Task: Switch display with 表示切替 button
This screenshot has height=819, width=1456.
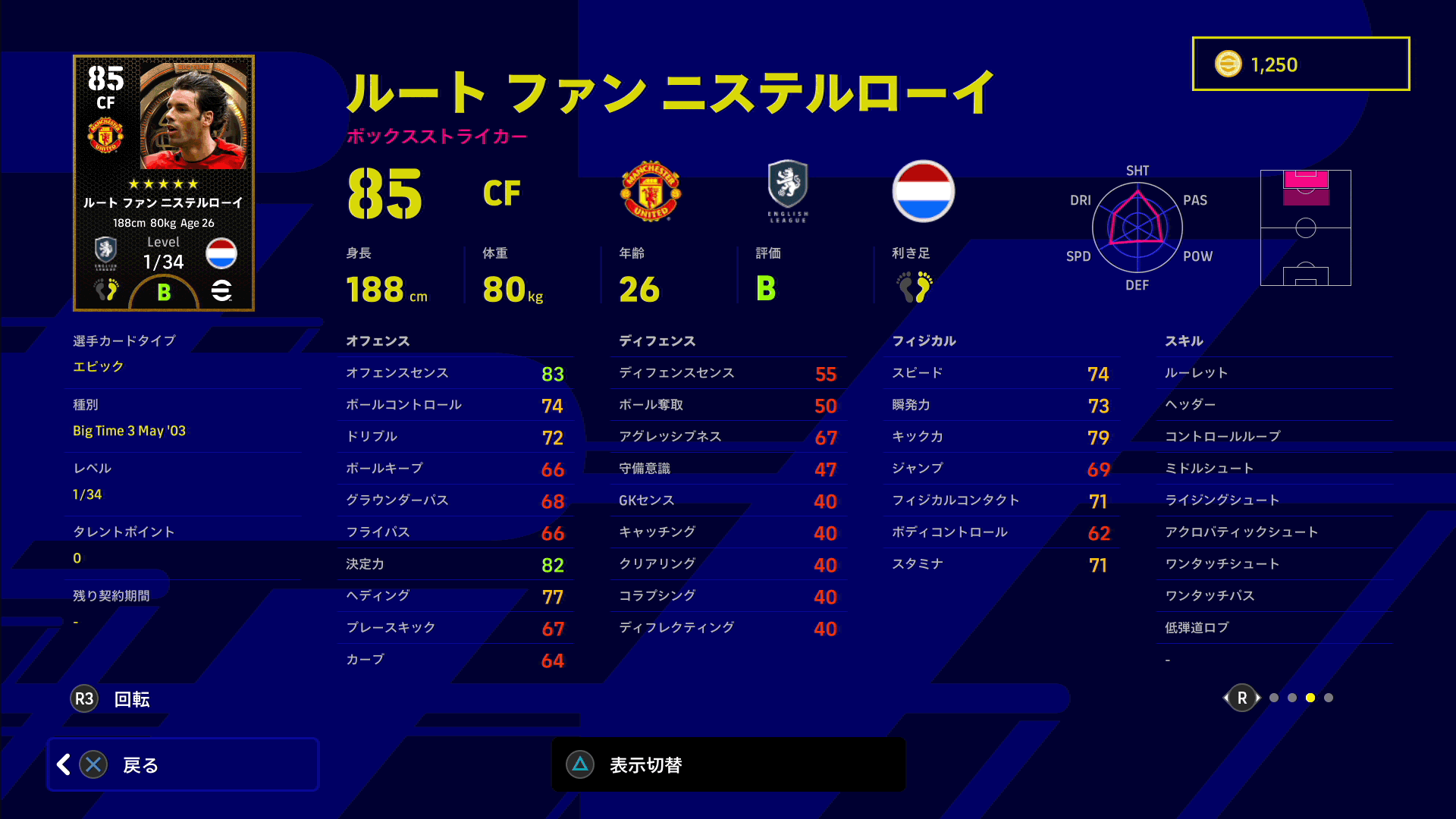Action: [x=728, y=764]
